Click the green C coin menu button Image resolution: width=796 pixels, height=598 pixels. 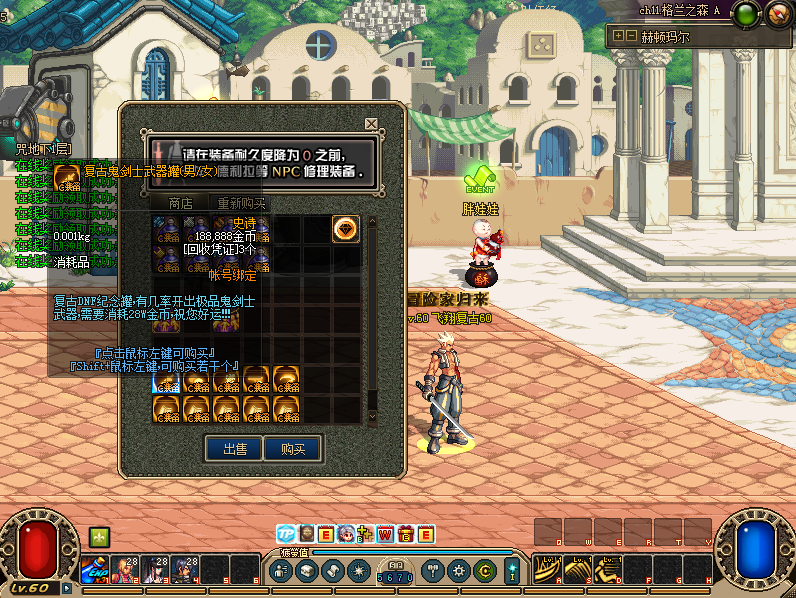[x=485, y=571]
